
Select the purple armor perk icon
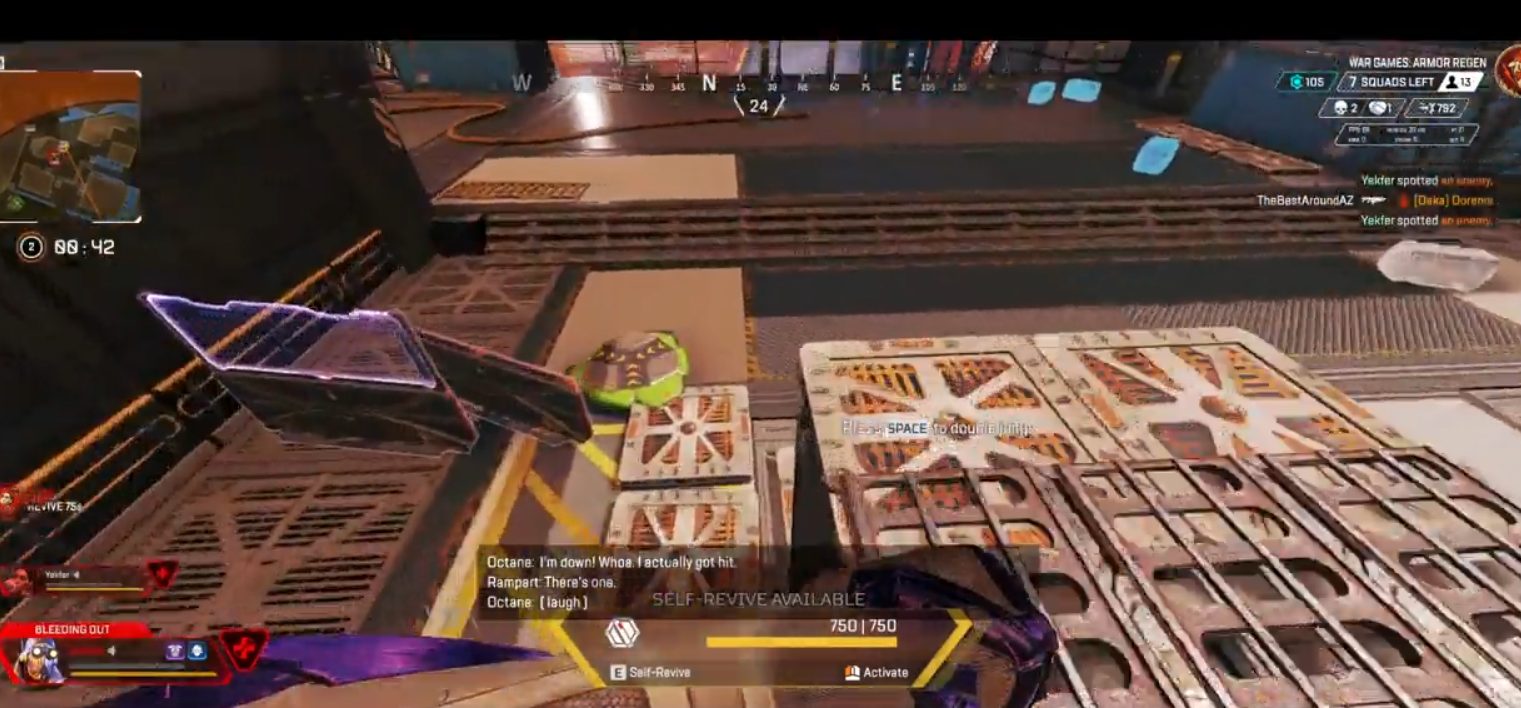click(175, 651)
